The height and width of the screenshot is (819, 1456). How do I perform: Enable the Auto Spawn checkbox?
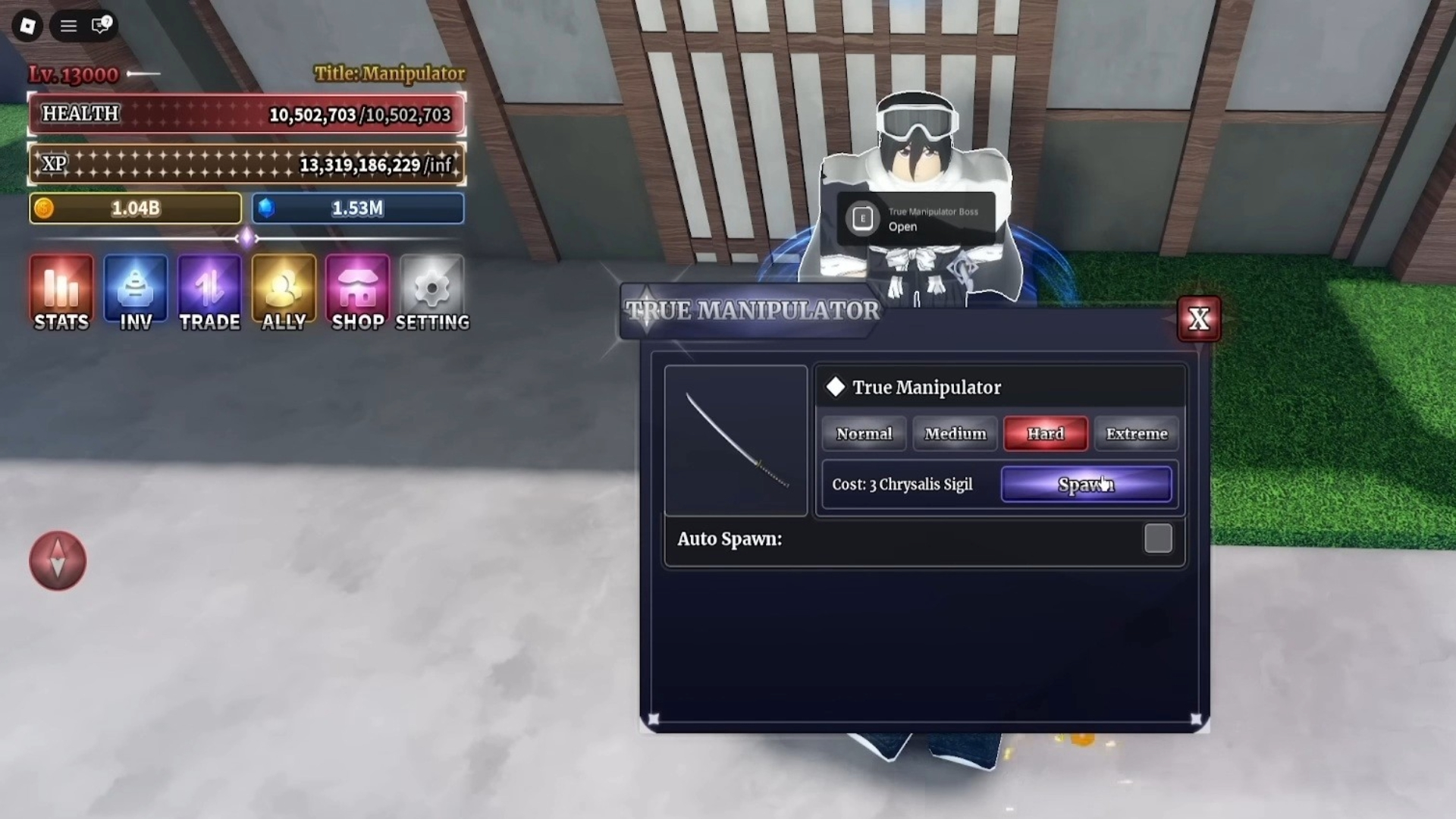pos(1158,538)
